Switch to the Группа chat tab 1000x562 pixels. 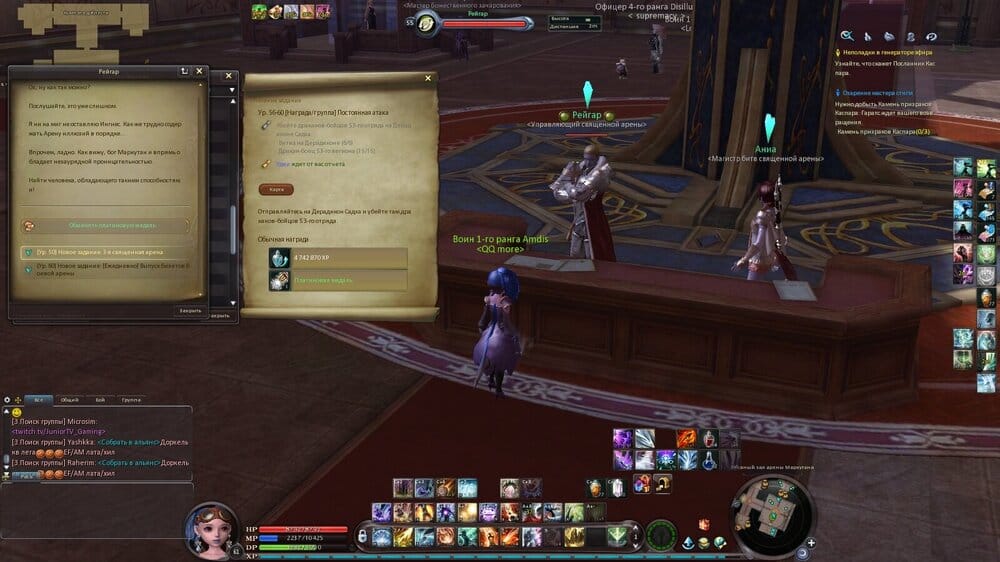pos(131,399)
